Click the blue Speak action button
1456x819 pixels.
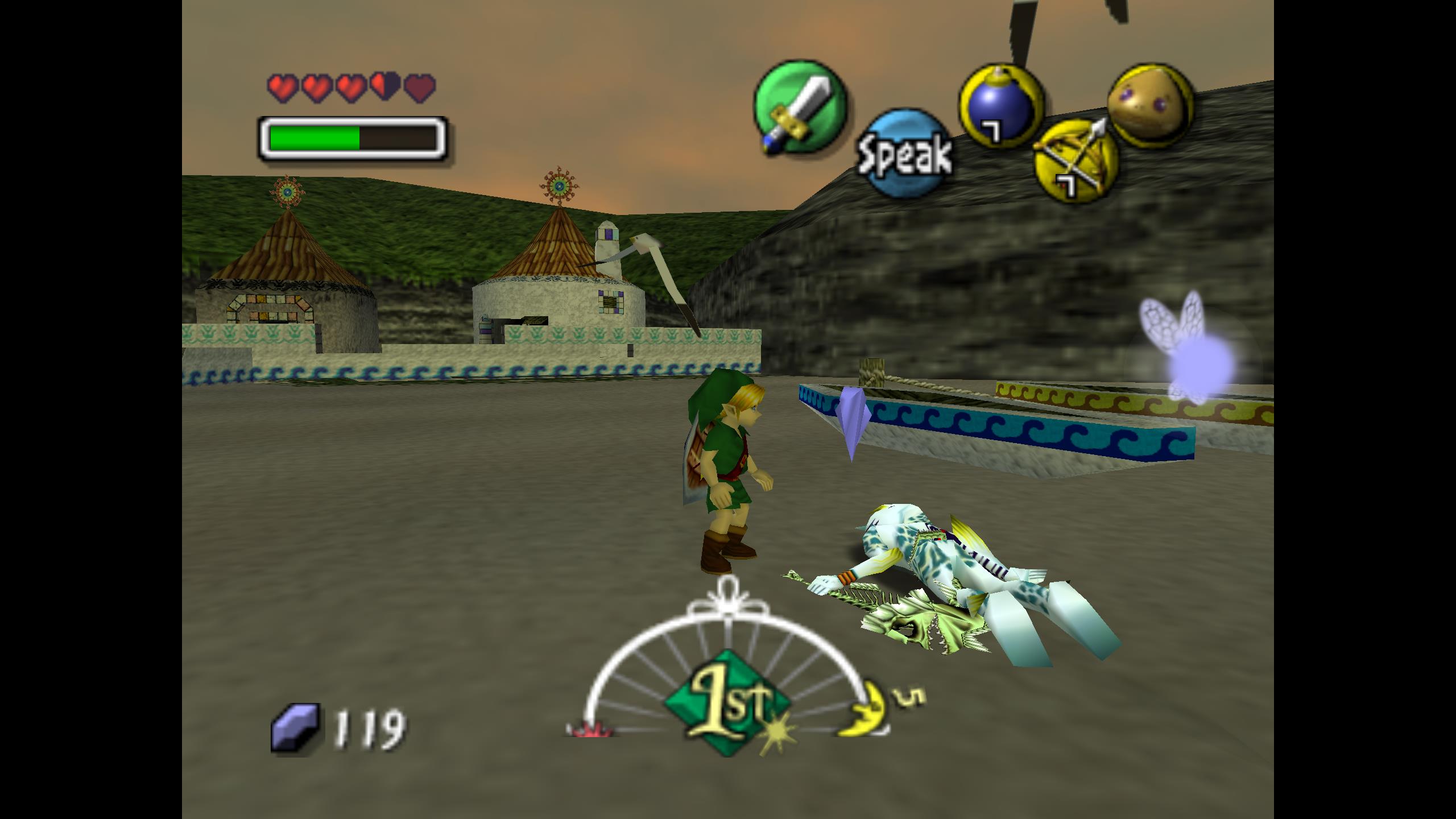tap(904, 154)
